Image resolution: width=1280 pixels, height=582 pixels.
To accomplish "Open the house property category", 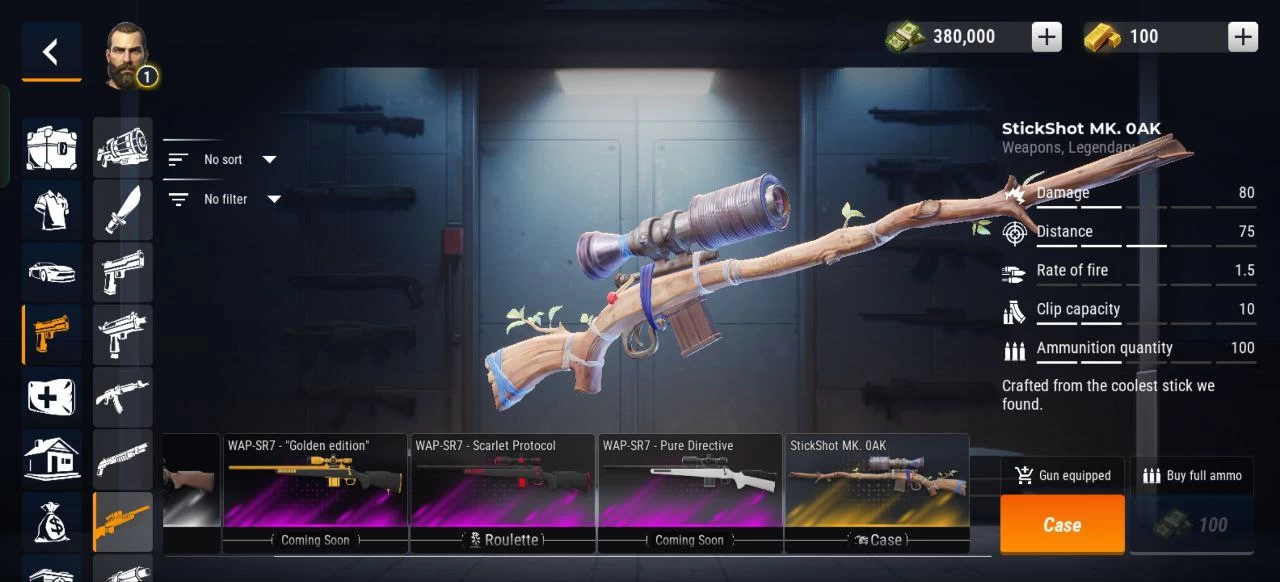I will (x=52, y=459).
